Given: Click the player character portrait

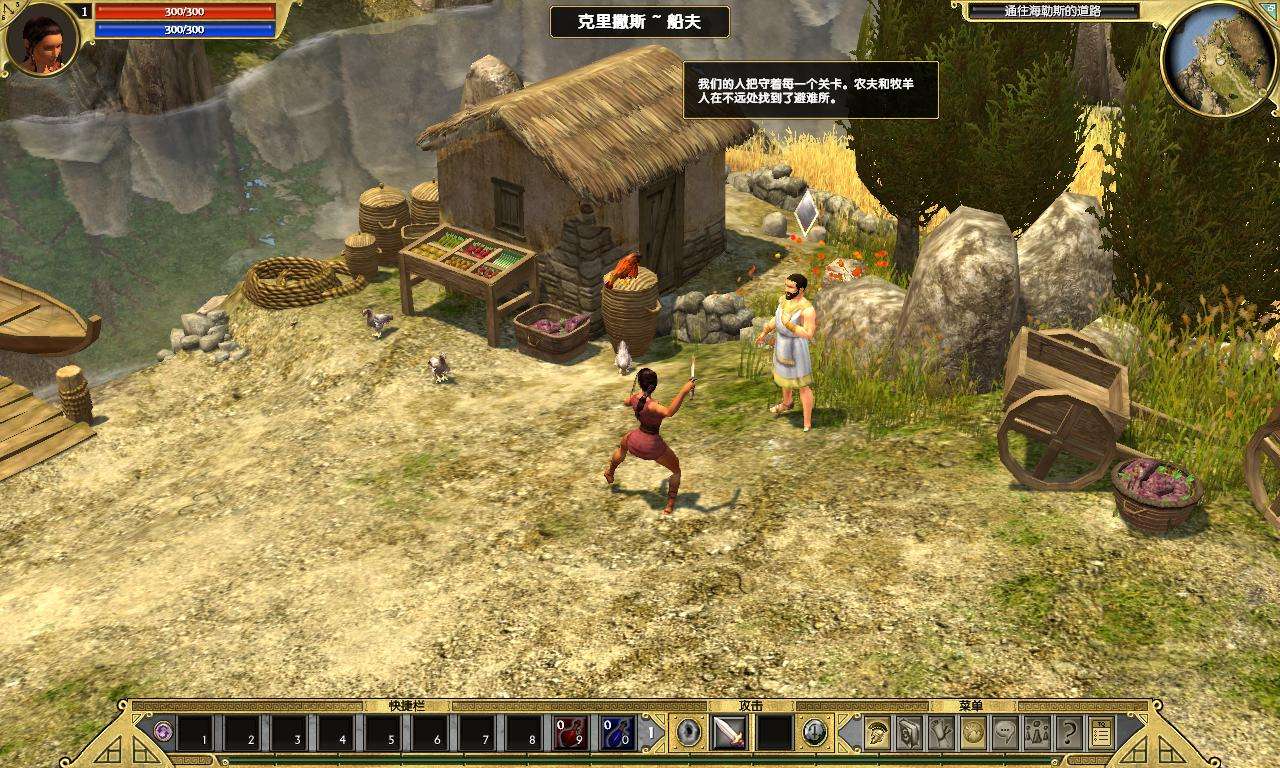Looking at the screenshot, I should pyautogui.click(x=41, y=39).
